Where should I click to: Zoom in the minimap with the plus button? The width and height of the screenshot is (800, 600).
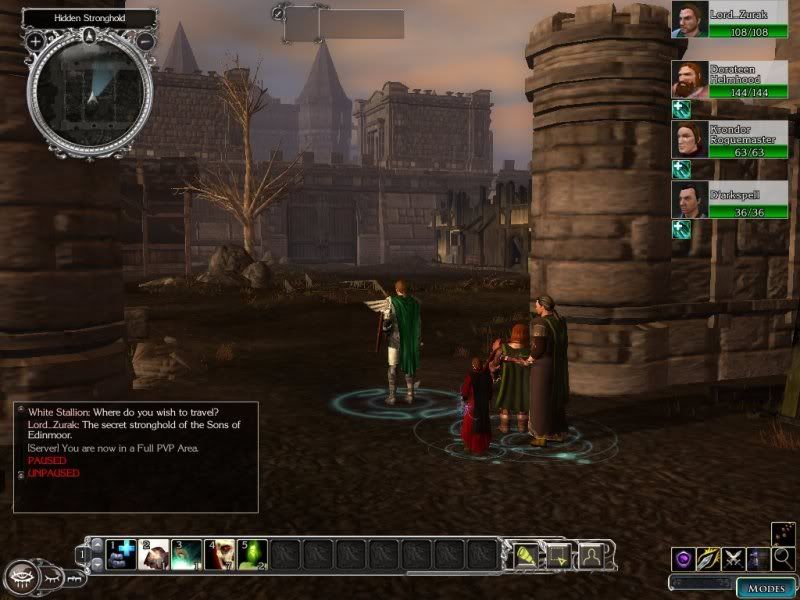(36, 41)
